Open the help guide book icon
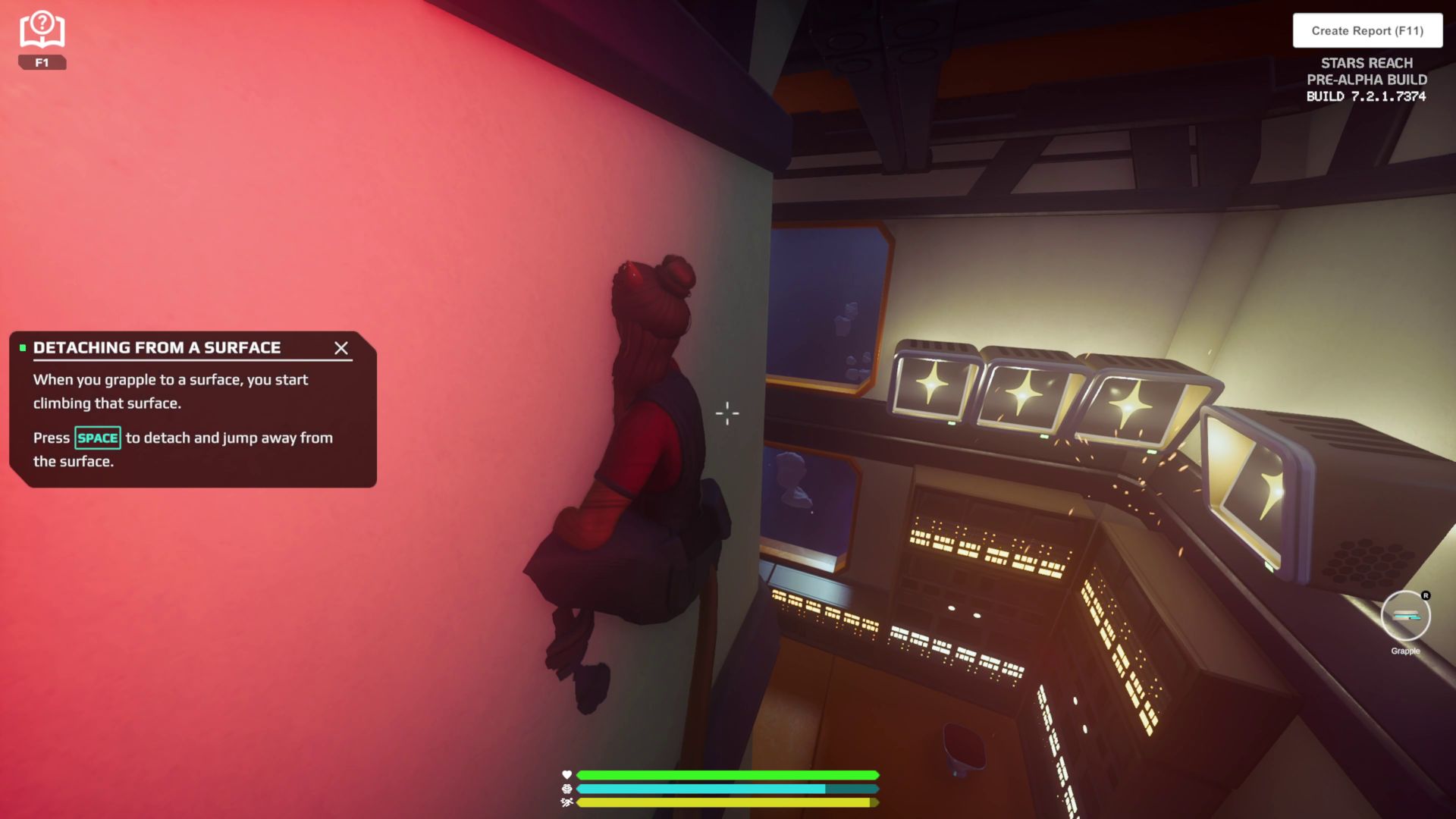 pos(42,31)
